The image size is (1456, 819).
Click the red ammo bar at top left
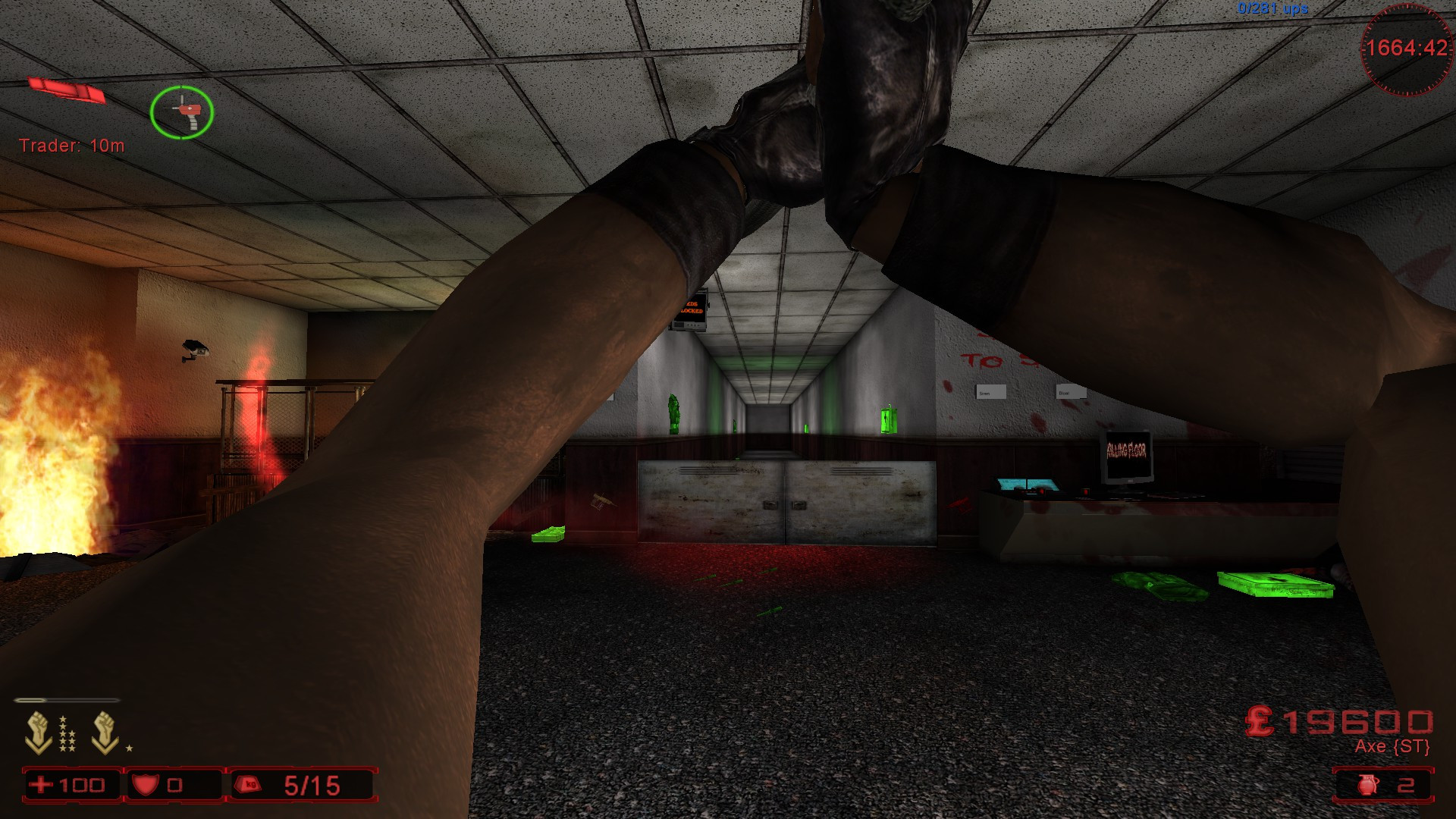pyautogui.click(x=68, y=89)
